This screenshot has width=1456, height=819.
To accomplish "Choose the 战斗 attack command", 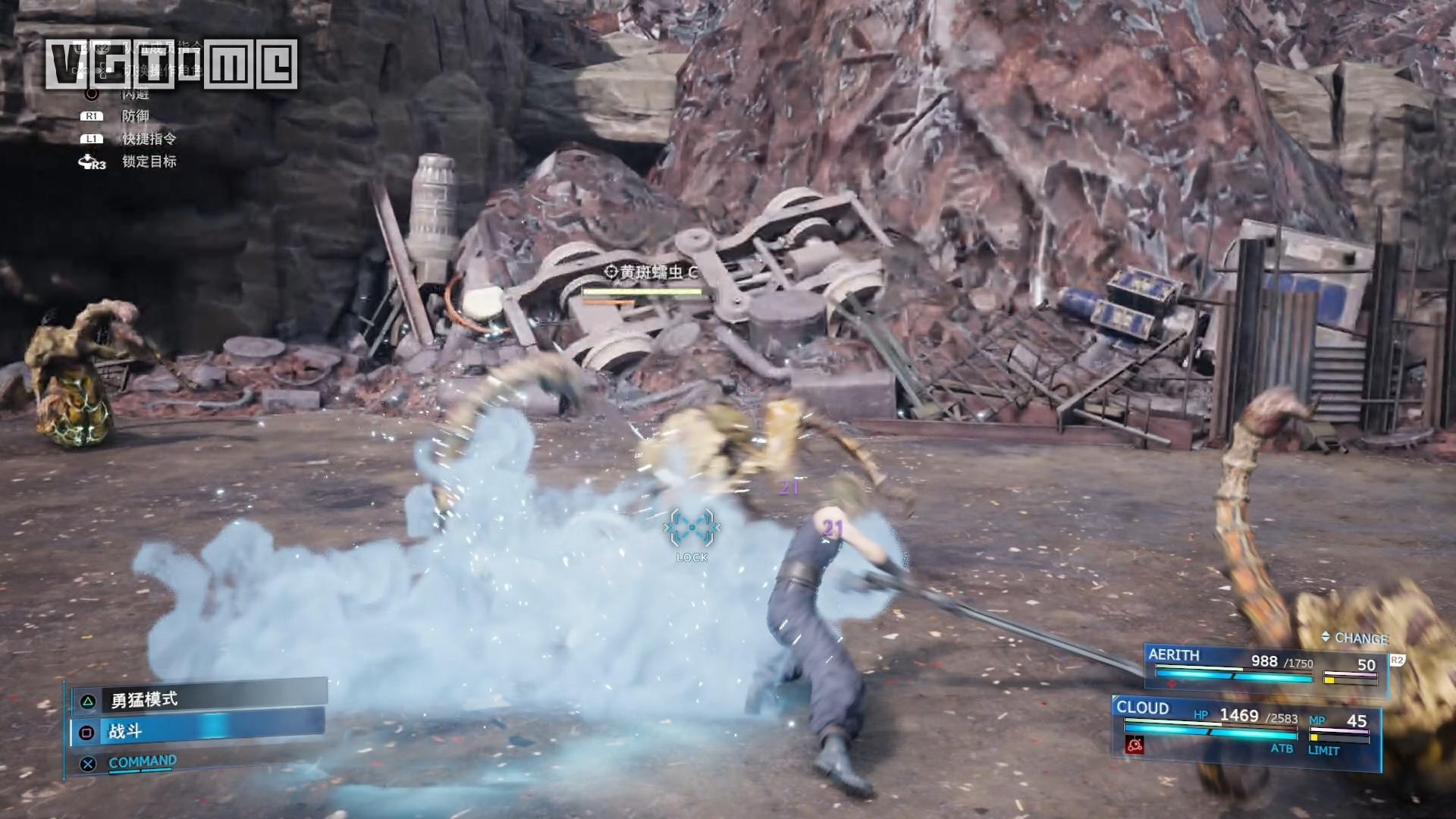I will click(x=199, y=731).
